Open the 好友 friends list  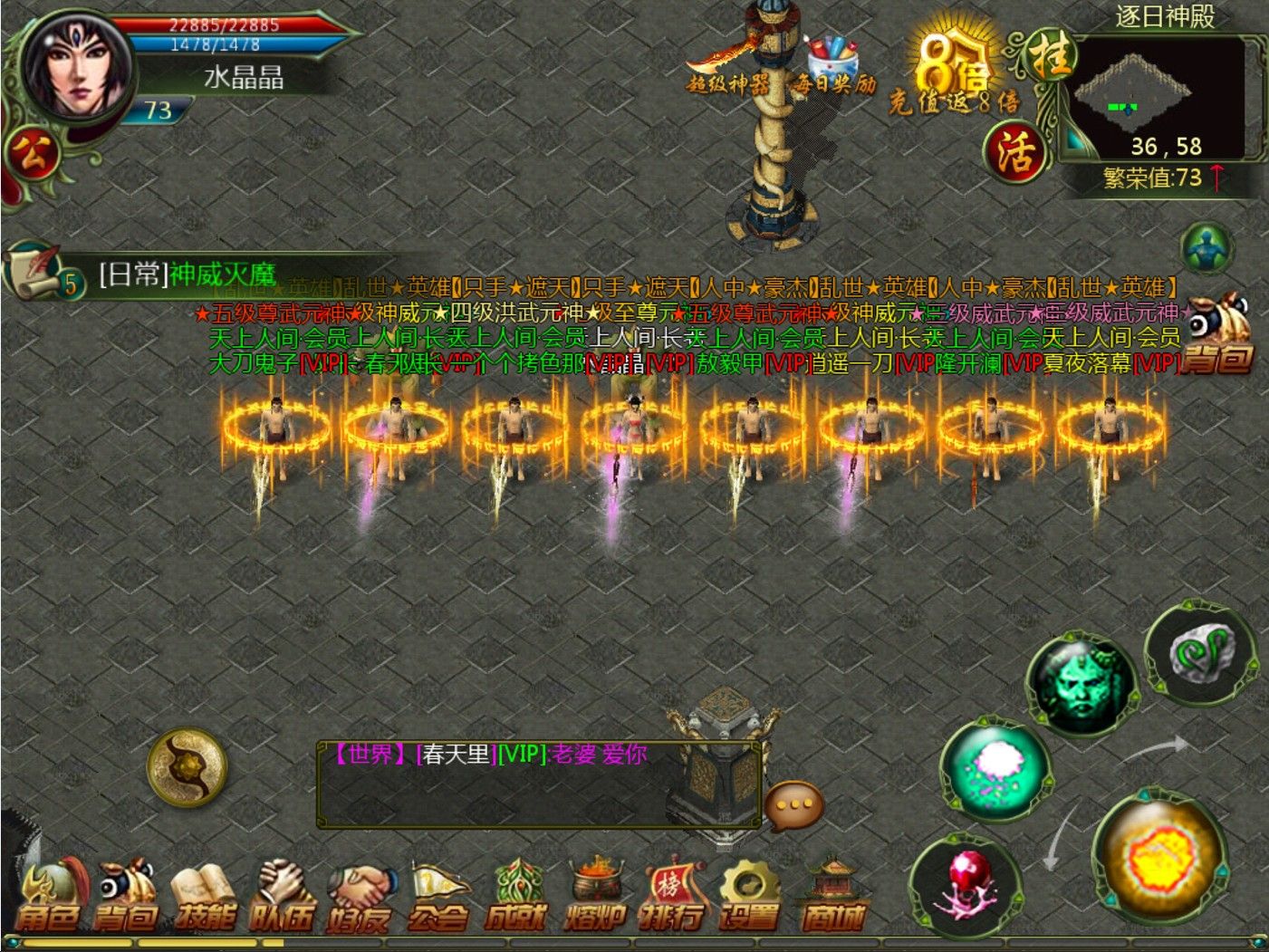click(x=359, y=898)
